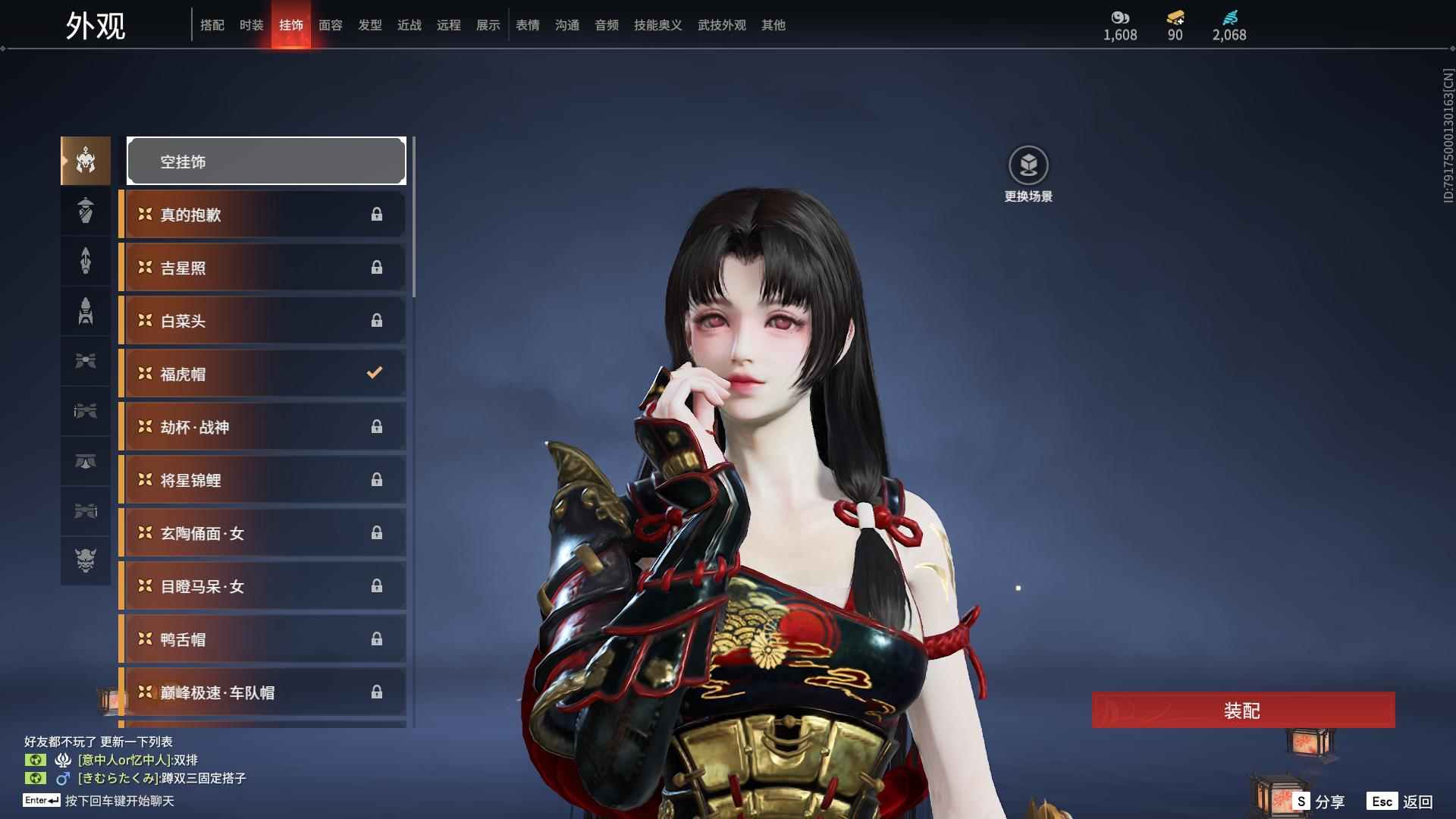The image size is (1456, 819).
Task: Select the bow-shaped waist ornament category icon
Action: point(85,361)
